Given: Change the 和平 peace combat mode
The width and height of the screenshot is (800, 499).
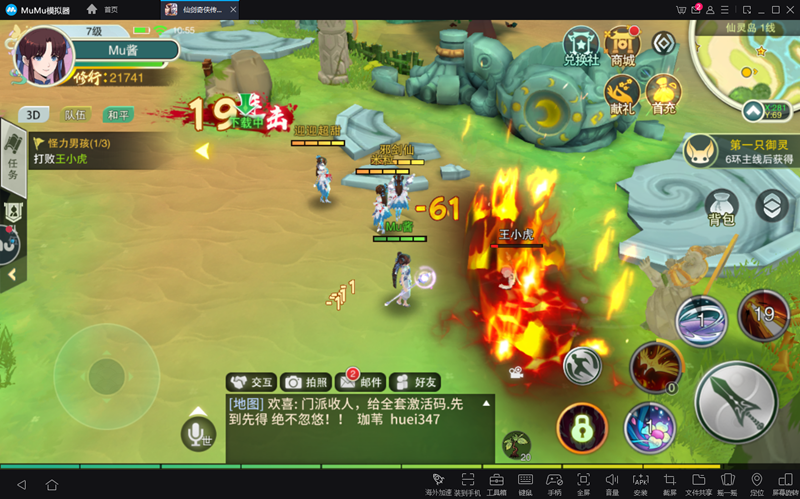Looking at the screenshot, I should click(x=118, y=115).
